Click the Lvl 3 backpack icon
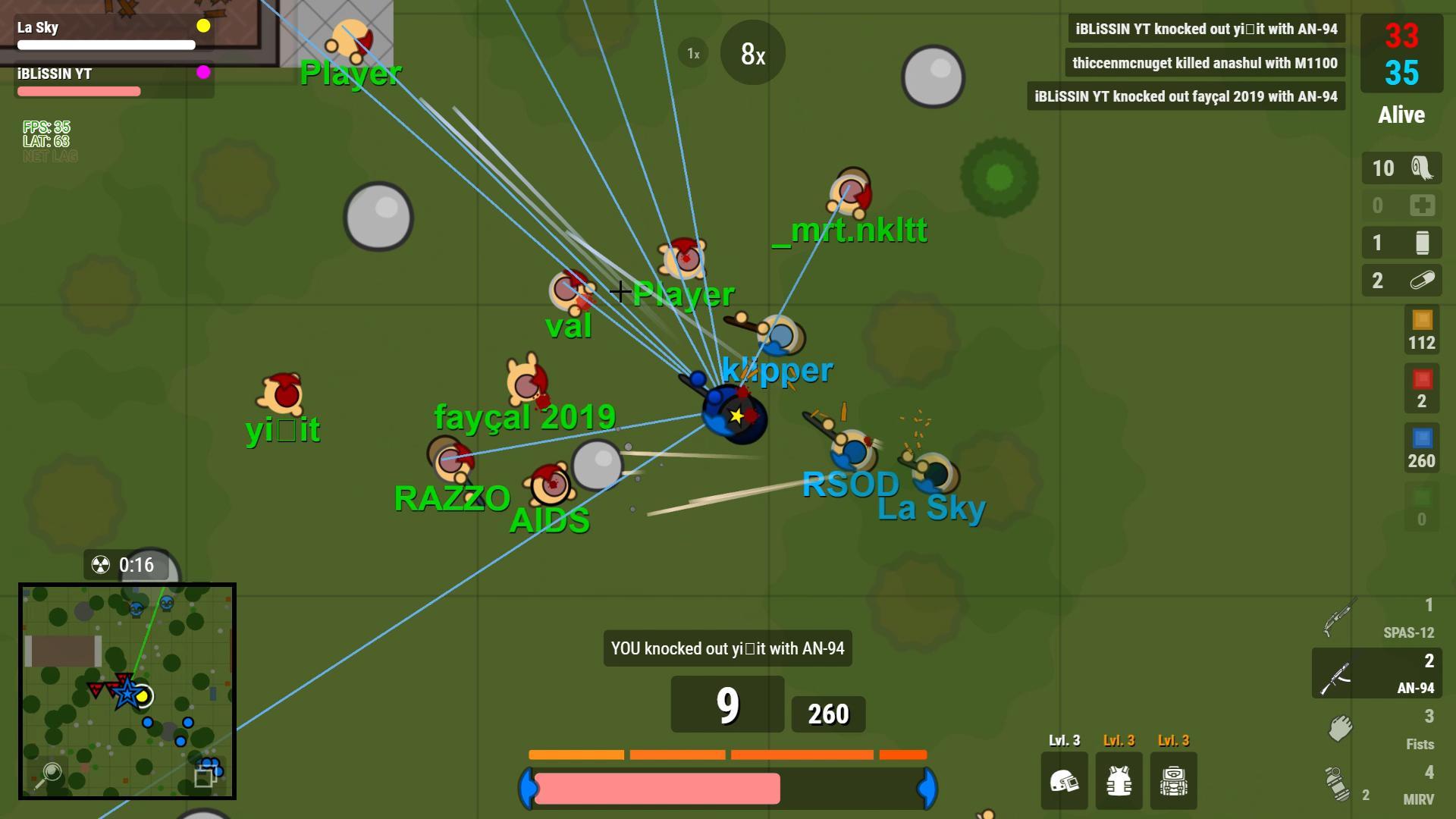This screenshot has height=819, width=1456. tap(1173, 781)
